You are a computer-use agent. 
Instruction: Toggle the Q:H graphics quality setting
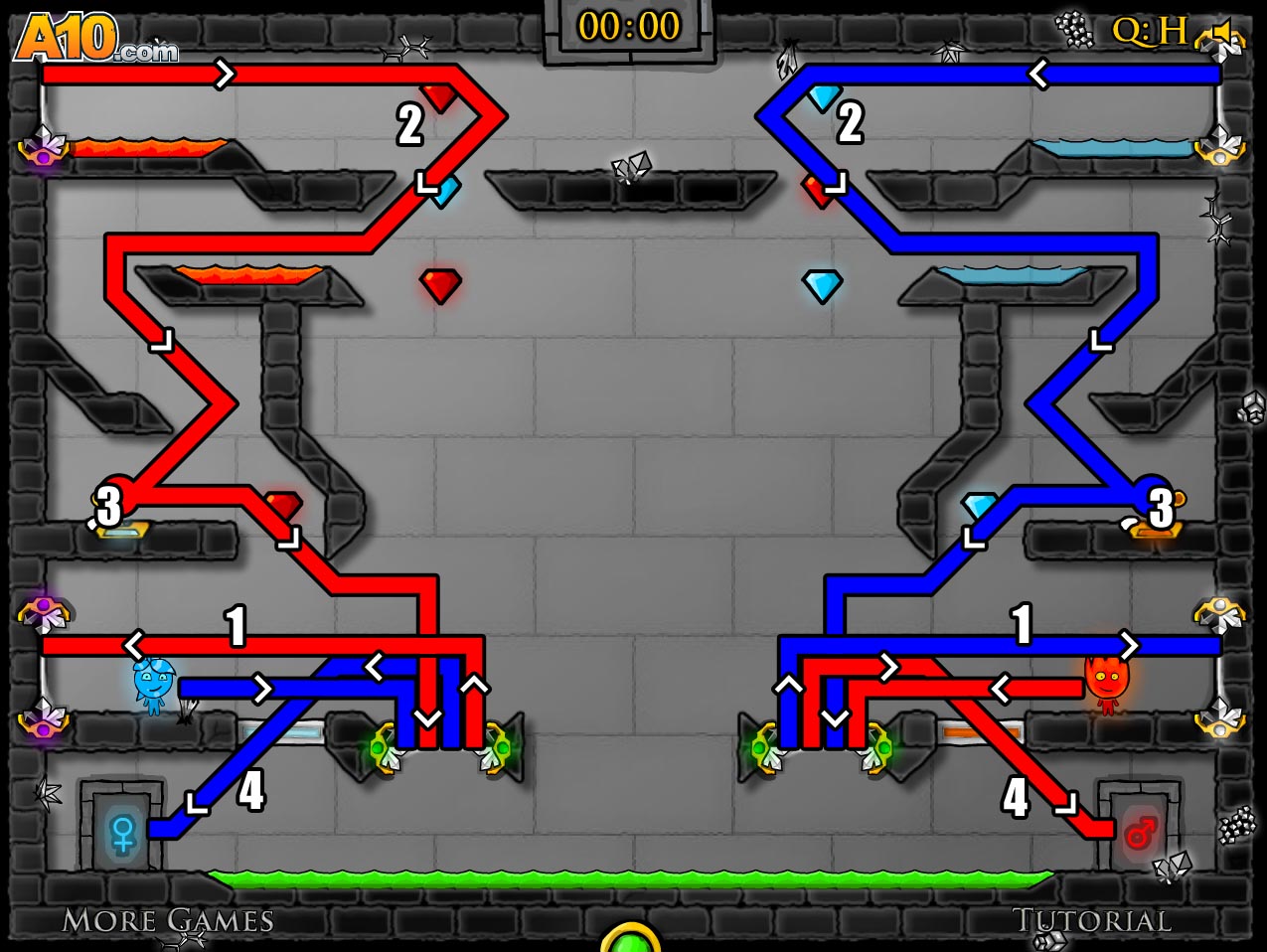[x=1149, y=31]
